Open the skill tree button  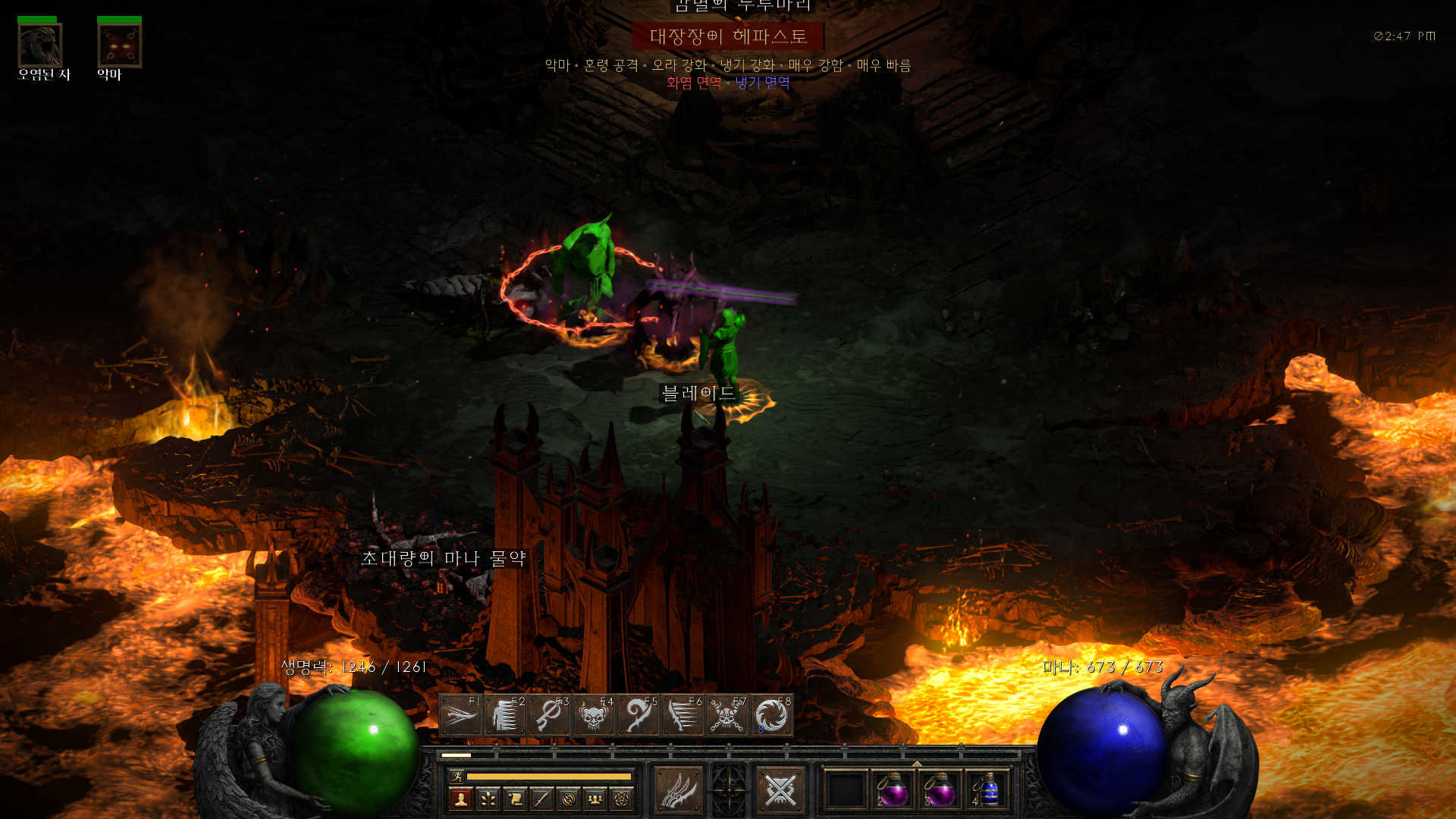488,799
